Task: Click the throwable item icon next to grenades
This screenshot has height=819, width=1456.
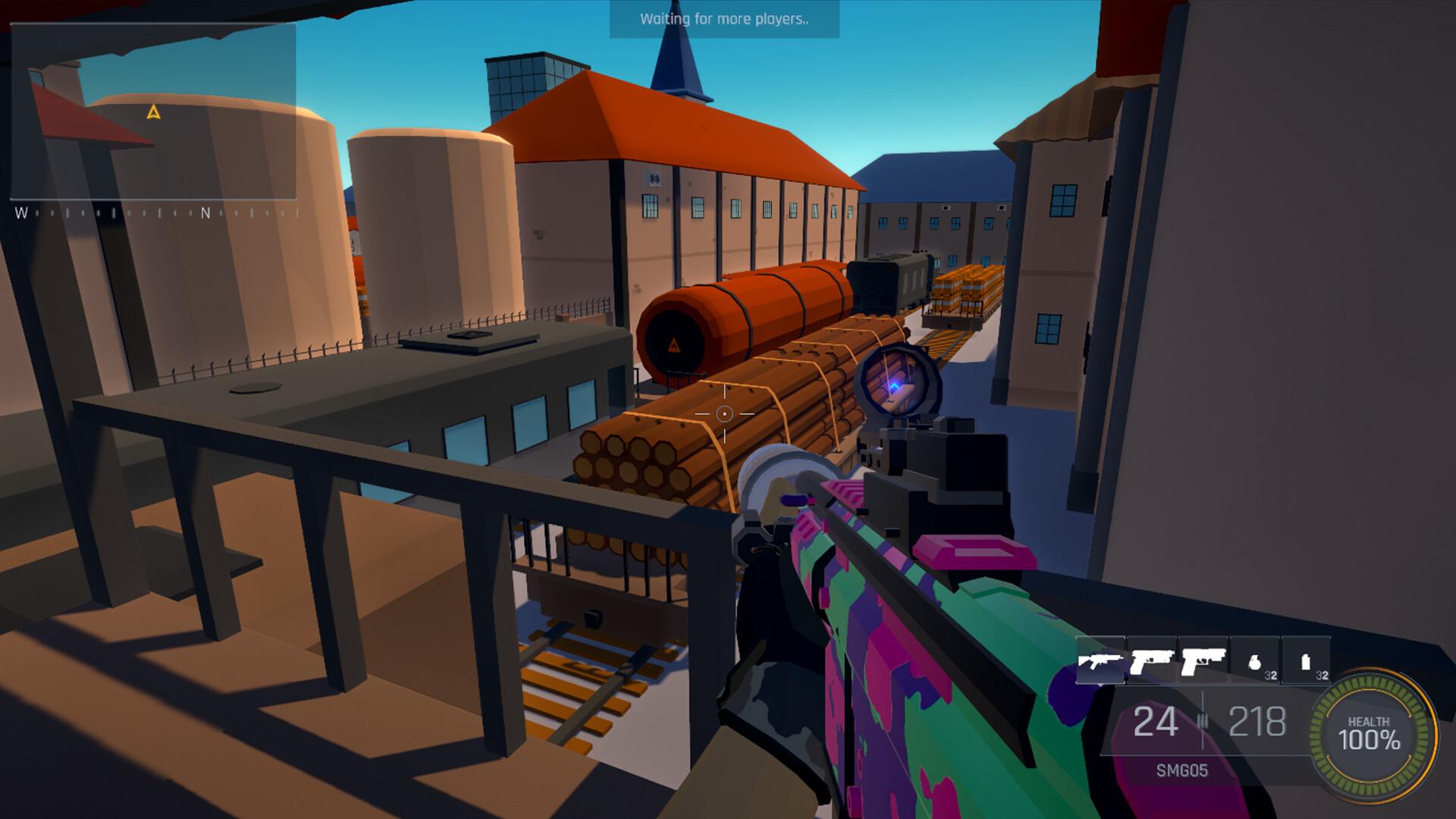Action: click(x=1306, y=661)
